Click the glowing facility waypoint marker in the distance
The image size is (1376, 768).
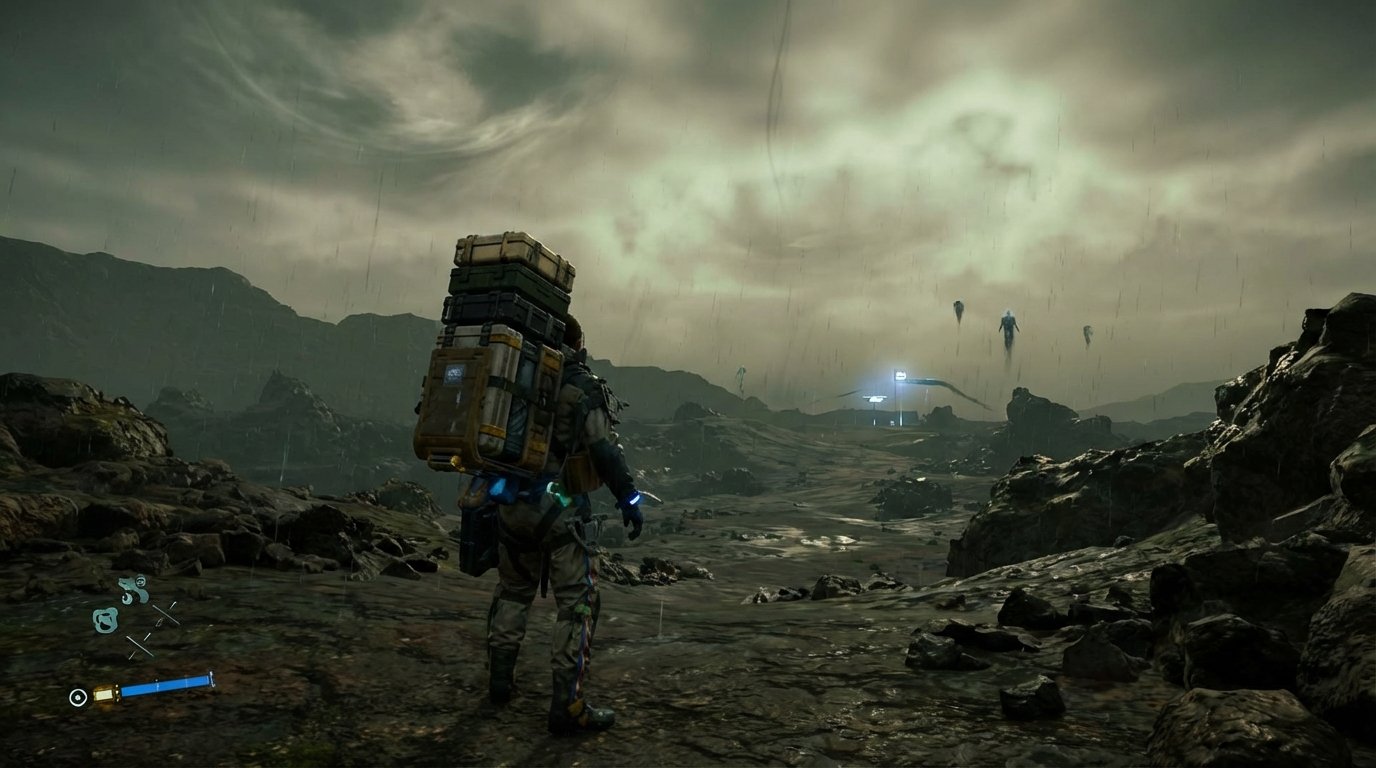[x=900, y=375]
